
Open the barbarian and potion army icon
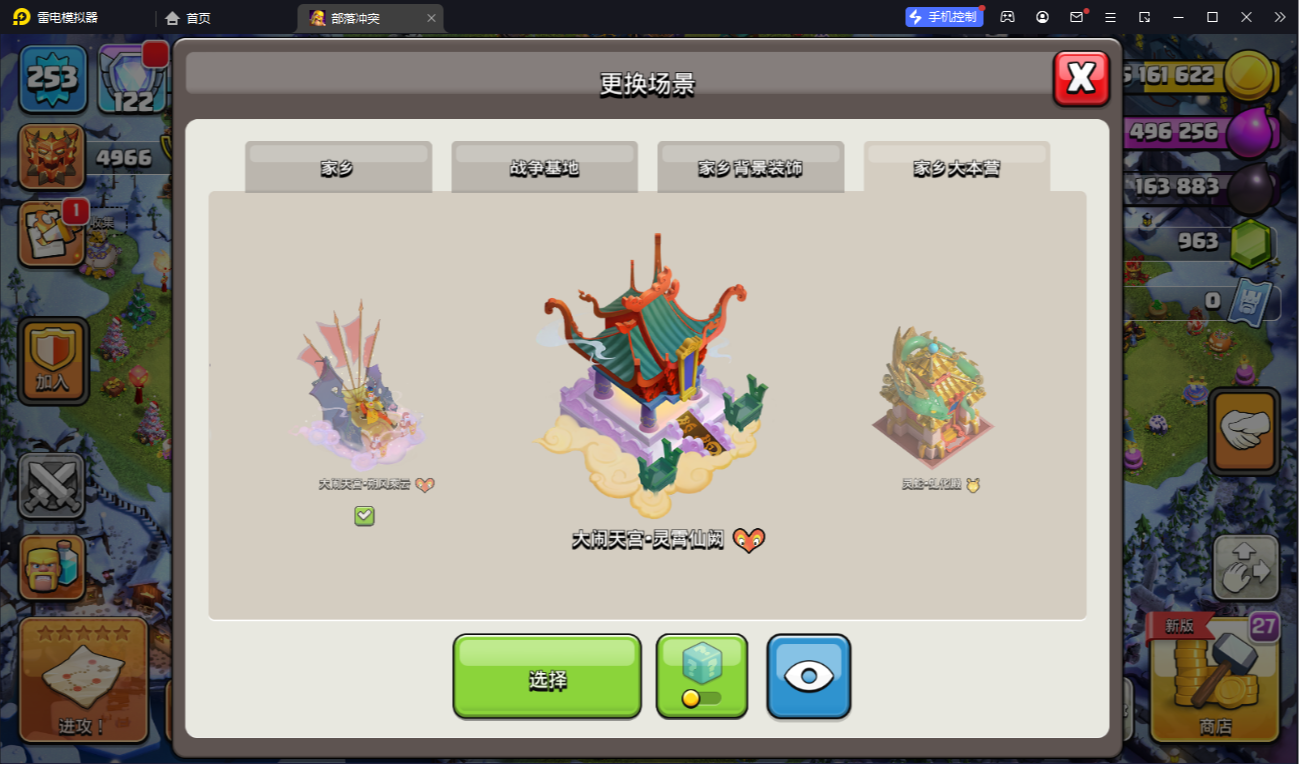point(52,567)
